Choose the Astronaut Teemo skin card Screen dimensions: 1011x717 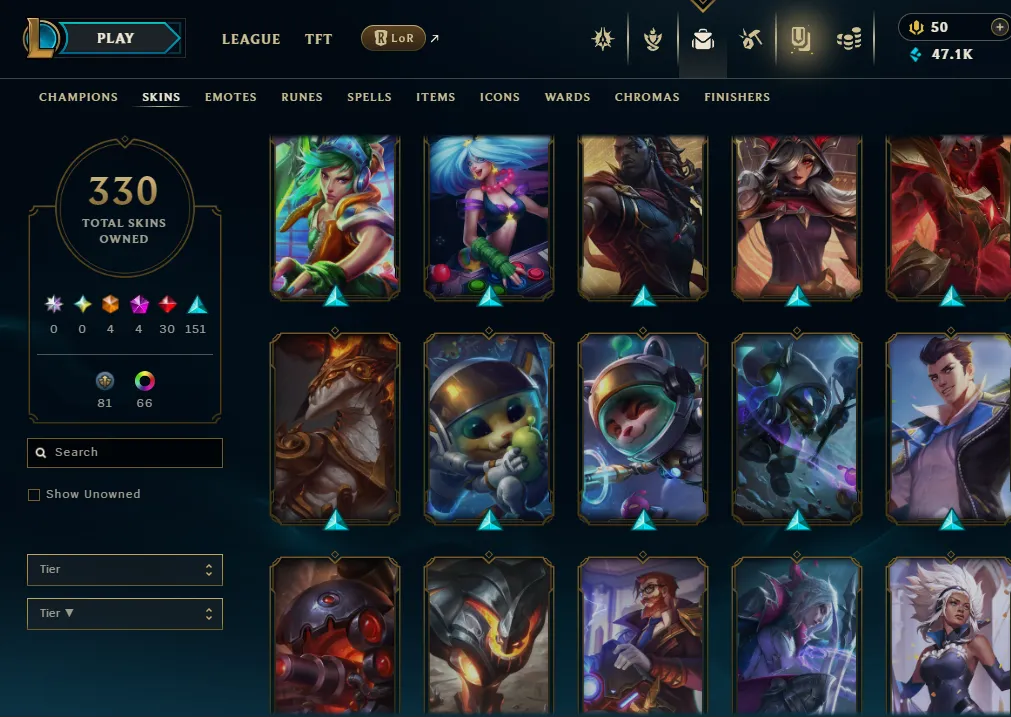click(643, 428)
